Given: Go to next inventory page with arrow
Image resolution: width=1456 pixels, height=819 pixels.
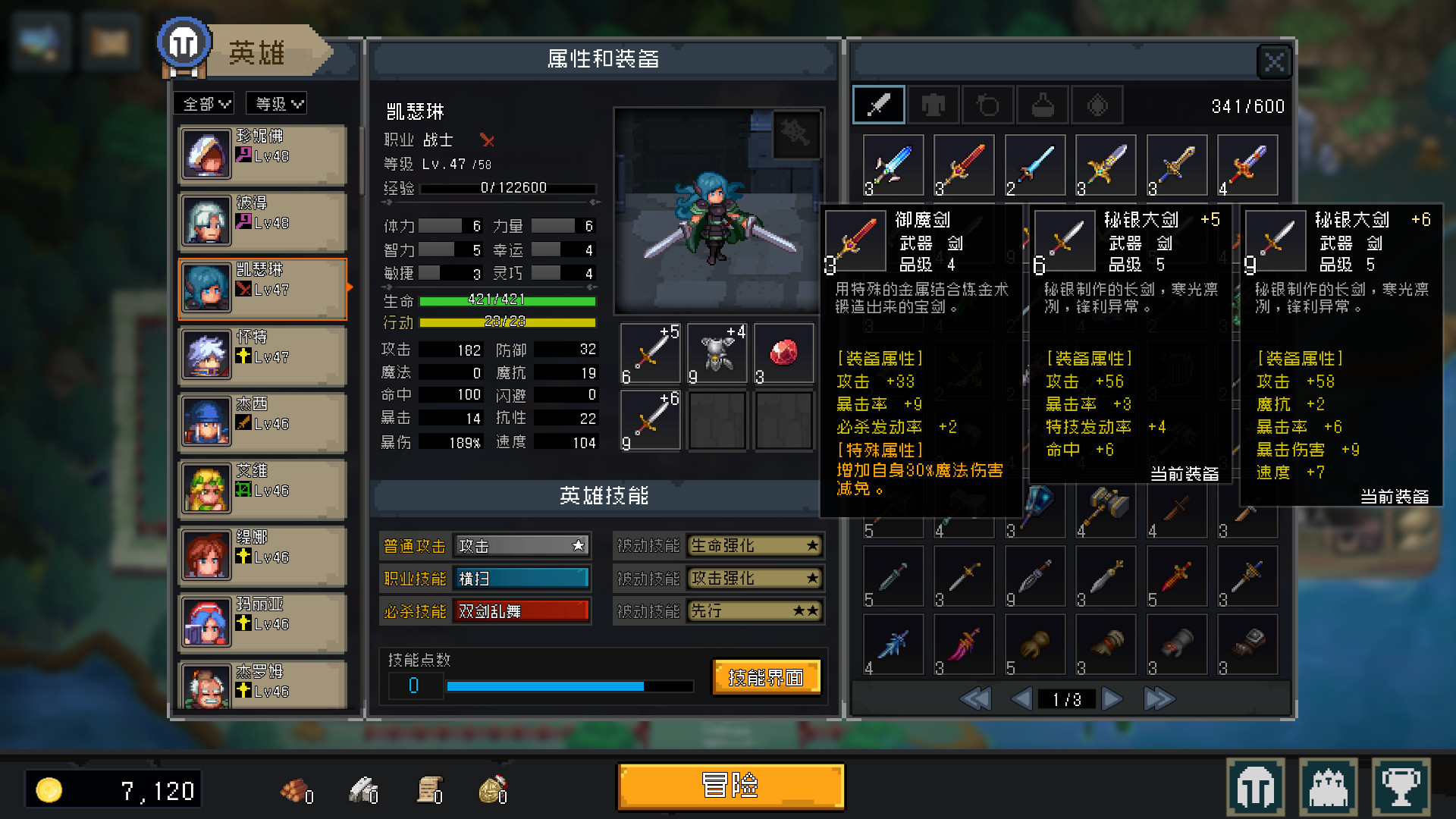Looking at the screenshot, I should [x=1112, y=698].
